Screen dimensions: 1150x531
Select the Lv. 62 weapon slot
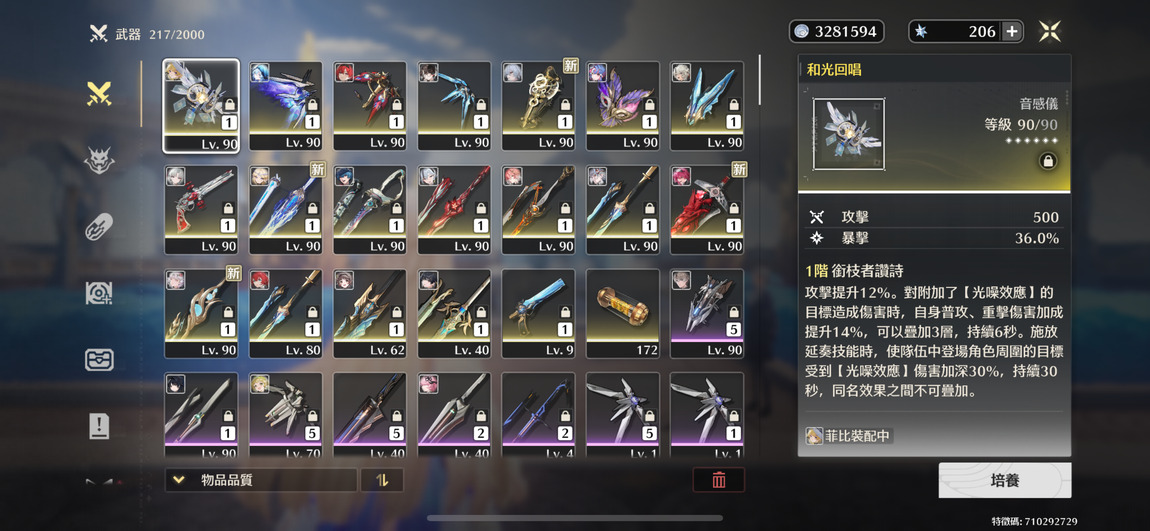tap(370, 313)
